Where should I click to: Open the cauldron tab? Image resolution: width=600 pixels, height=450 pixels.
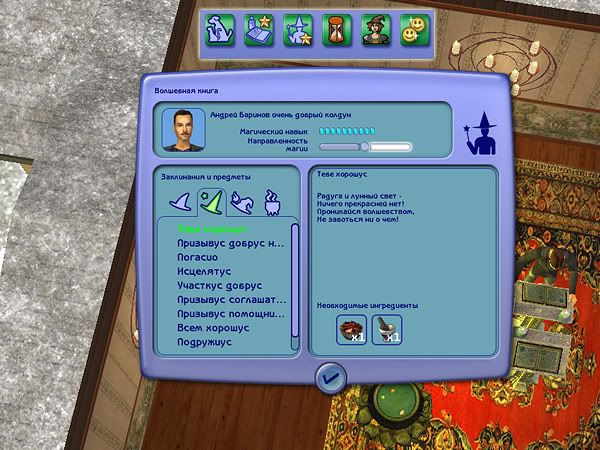[x=272, y=202]
